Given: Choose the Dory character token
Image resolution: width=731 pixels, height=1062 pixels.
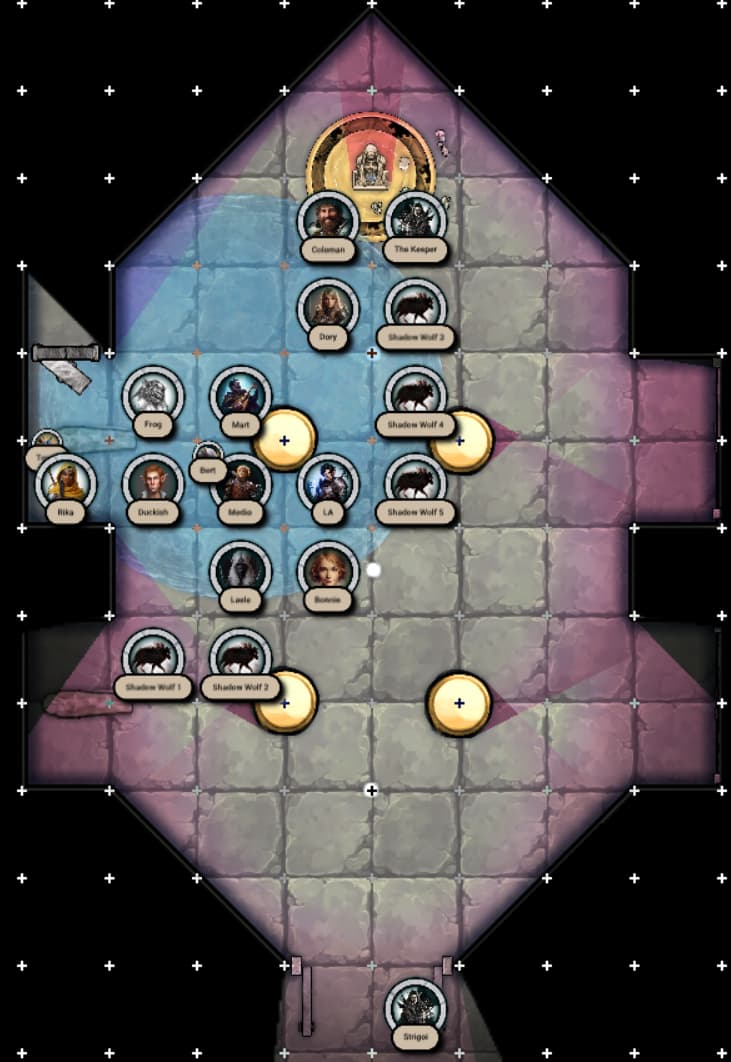Looking at the screenshot, I should [328, 308].
